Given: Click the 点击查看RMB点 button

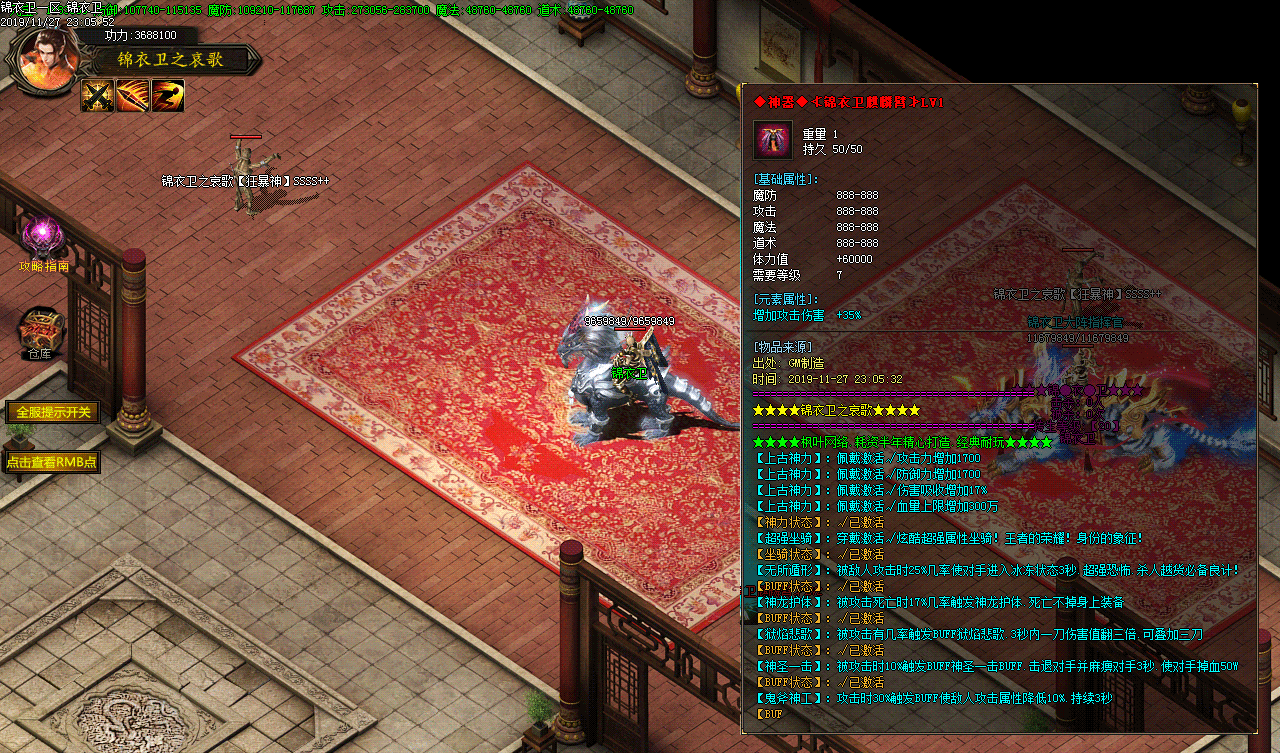Looking at the screenshot, I should click(x=52, y=462).
